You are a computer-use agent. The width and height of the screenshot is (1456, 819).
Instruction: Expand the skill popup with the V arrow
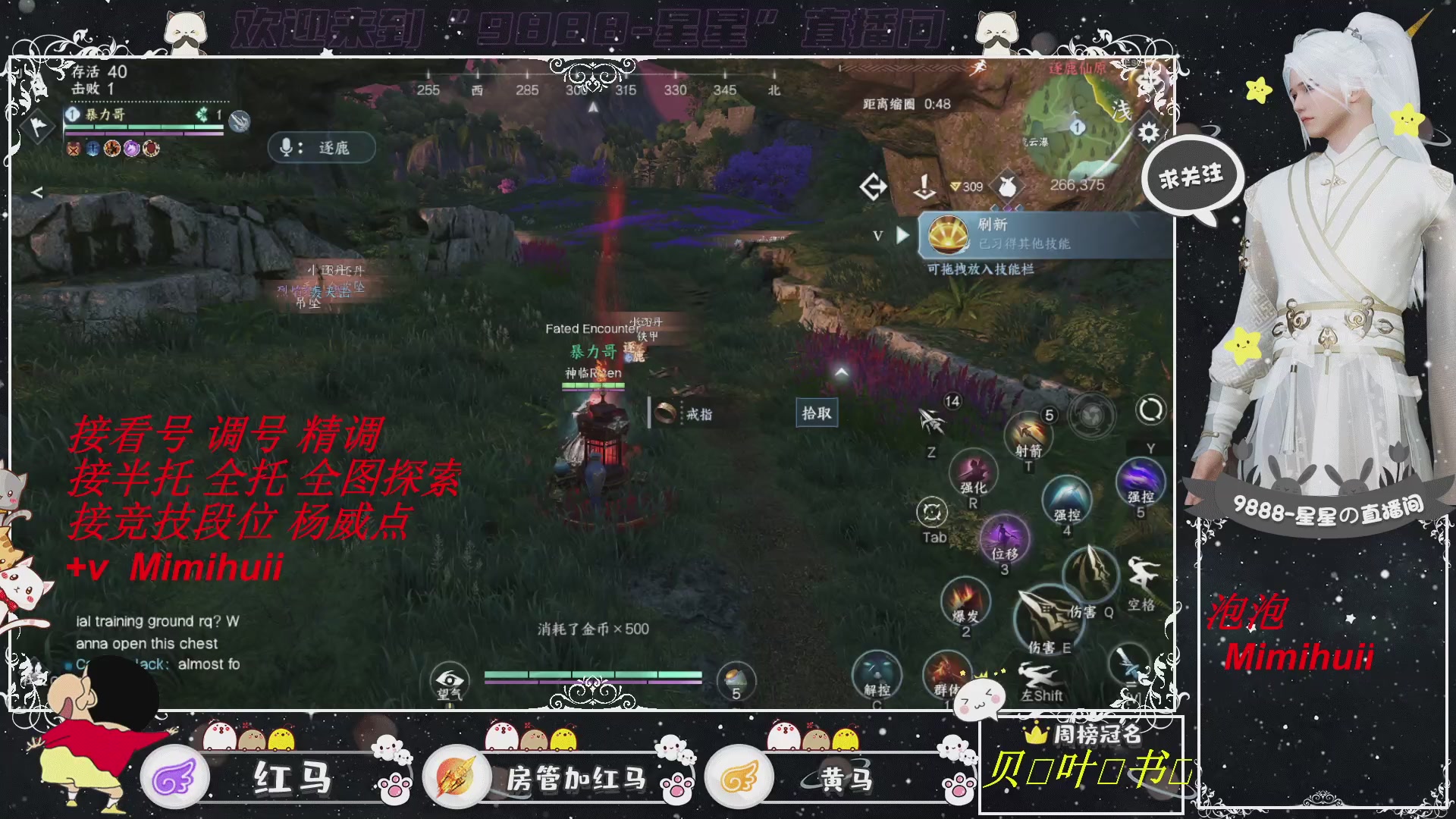[x=901, y=235]
